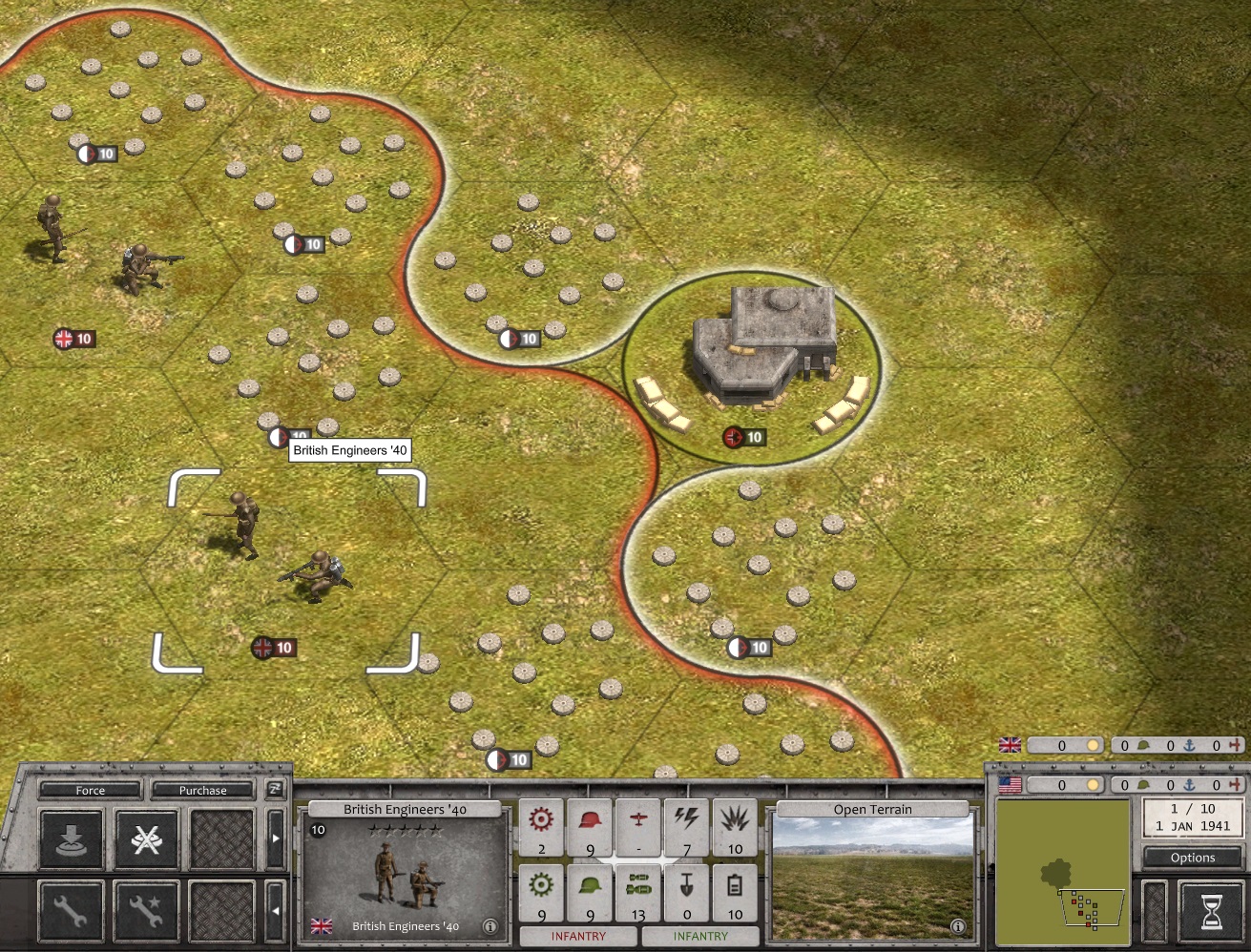Click the green defender INFANTRY toggle
The width and height of the screenshot is (1251, 952).
(700, 936)
